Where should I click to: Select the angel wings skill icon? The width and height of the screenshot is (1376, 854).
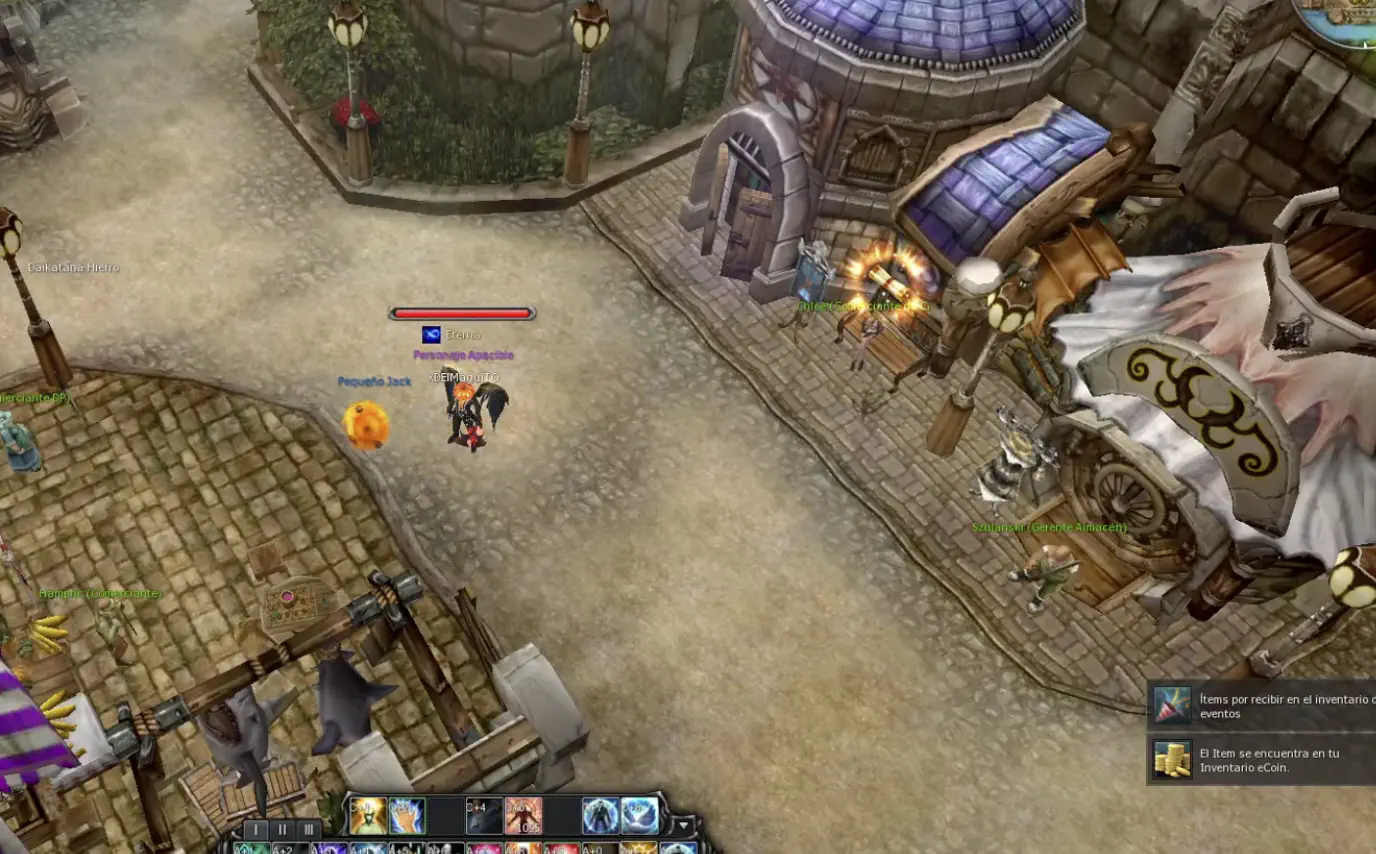(x=640, y=816)
